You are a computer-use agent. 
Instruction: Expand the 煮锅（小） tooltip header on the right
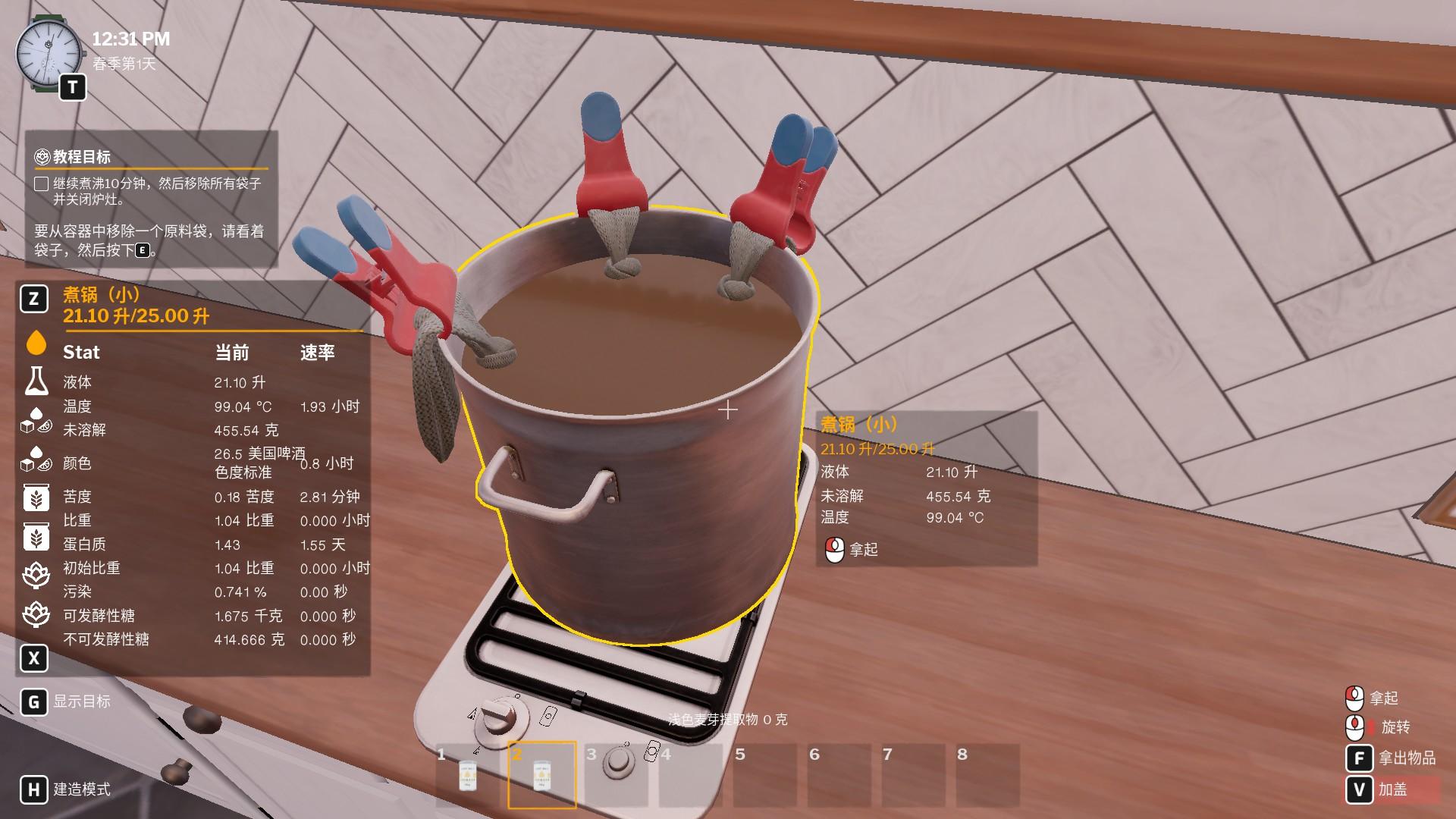pos(857,425)
